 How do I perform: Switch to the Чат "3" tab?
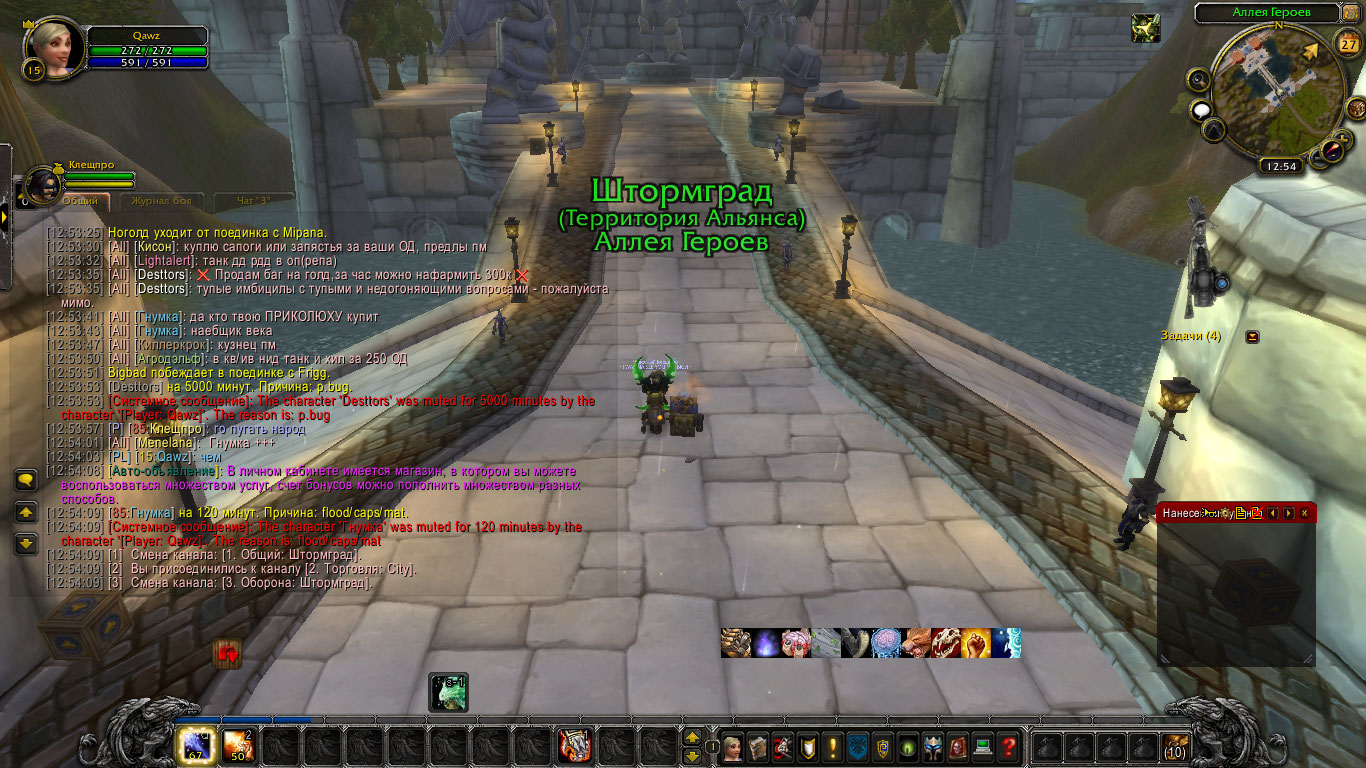tap(252, 201)
